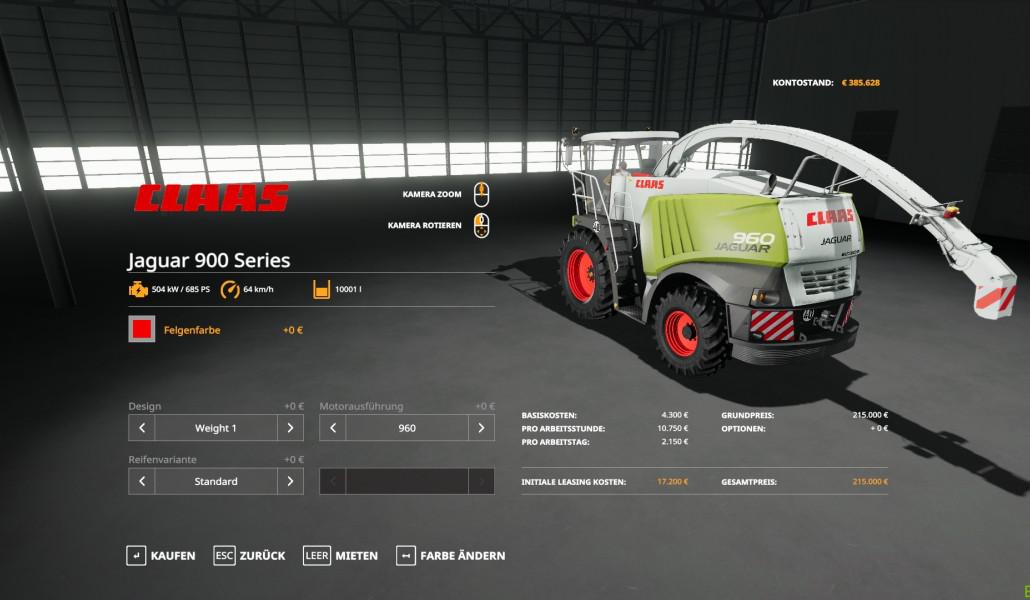
Task: Go back with the Zurück button
Action: [x=250, y=555]
